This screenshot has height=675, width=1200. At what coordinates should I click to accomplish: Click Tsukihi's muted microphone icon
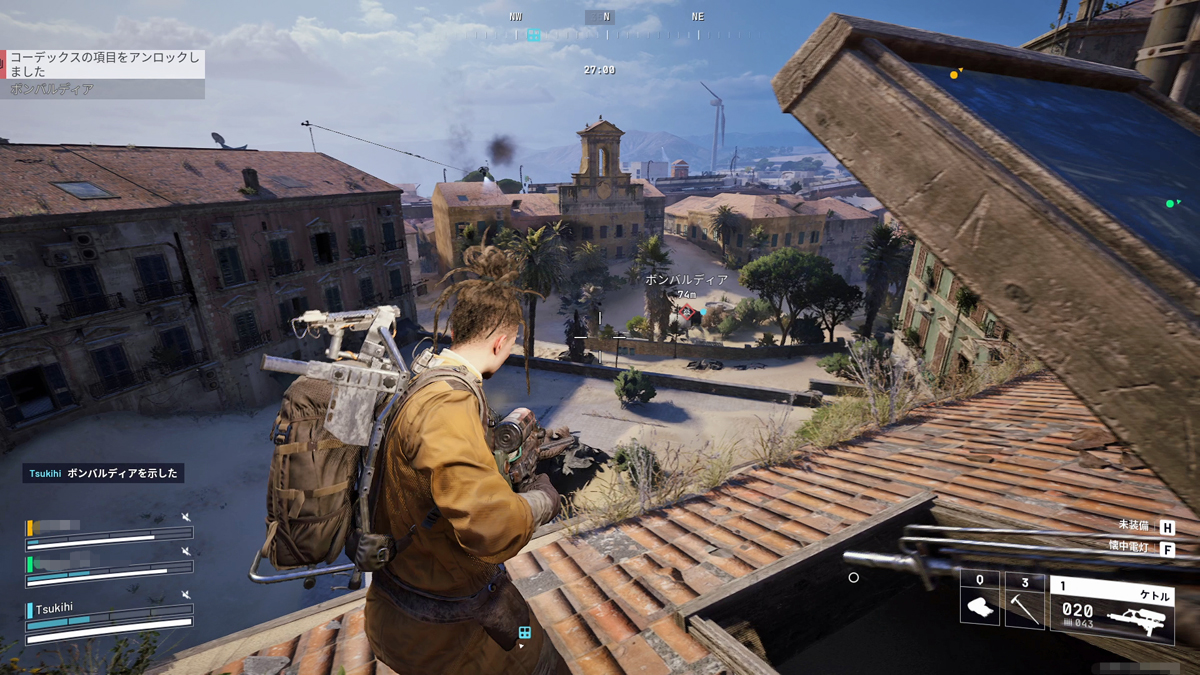coord(186,595)
